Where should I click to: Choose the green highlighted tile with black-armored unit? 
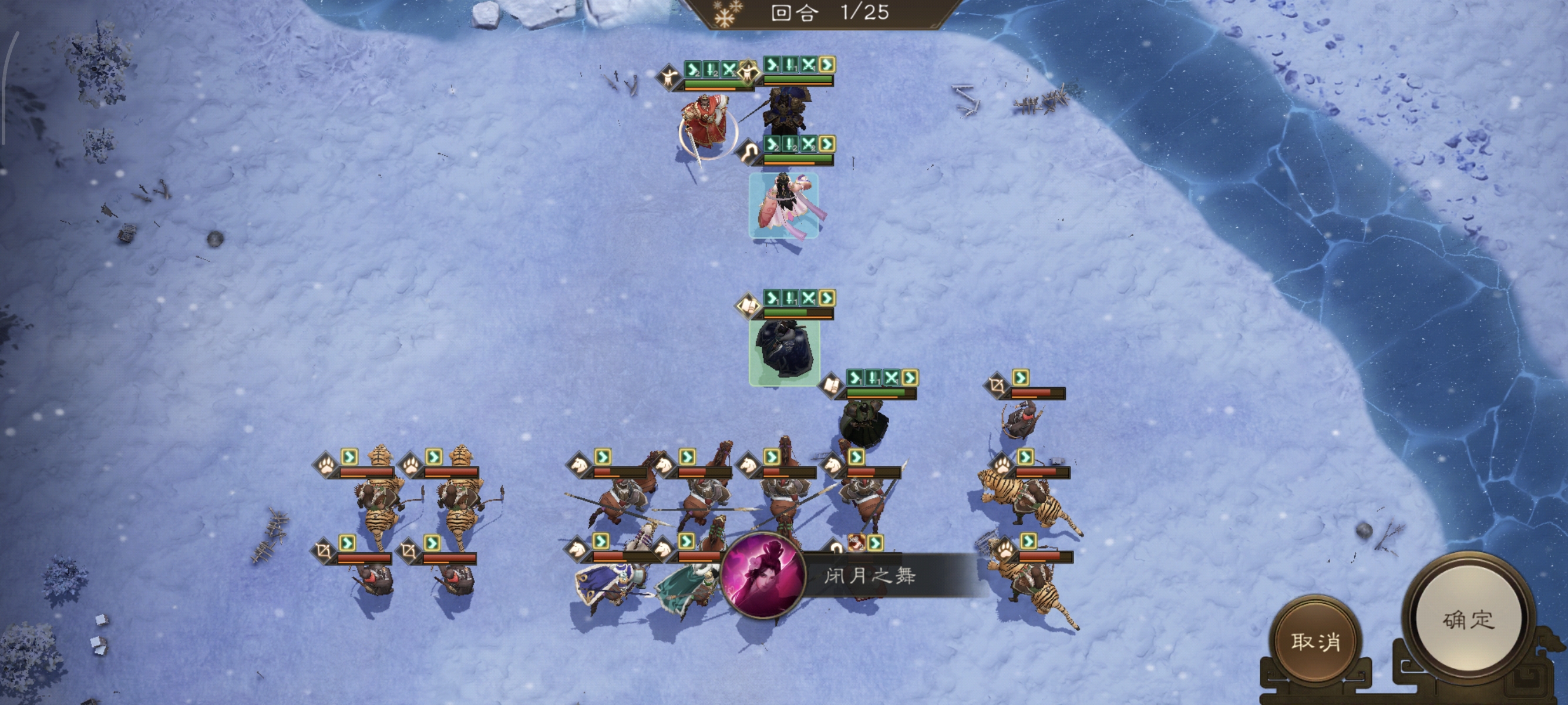784,352
